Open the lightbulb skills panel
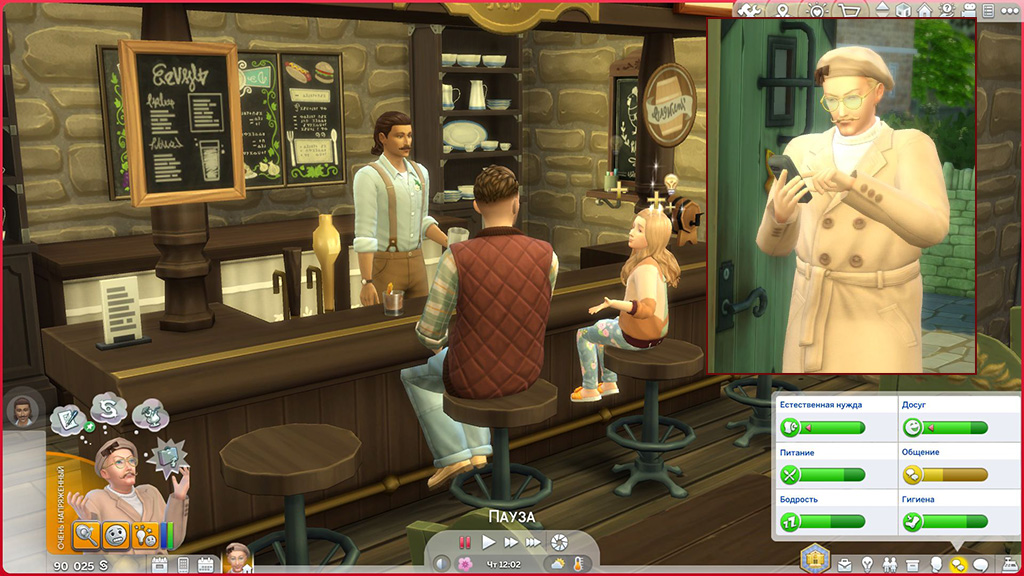Viewport: 1024px width, 576px height. (868, 564)
